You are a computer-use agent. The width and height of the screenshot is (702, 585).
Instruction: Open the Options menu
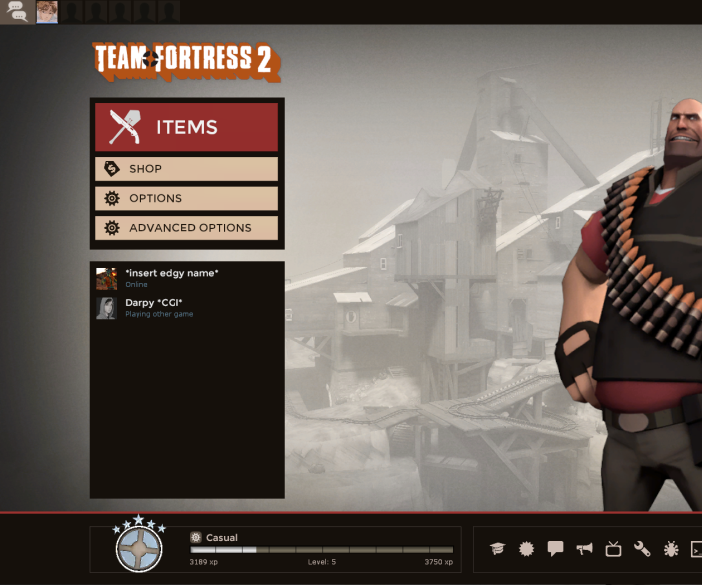pyautogui.click(x=186, y=198)
